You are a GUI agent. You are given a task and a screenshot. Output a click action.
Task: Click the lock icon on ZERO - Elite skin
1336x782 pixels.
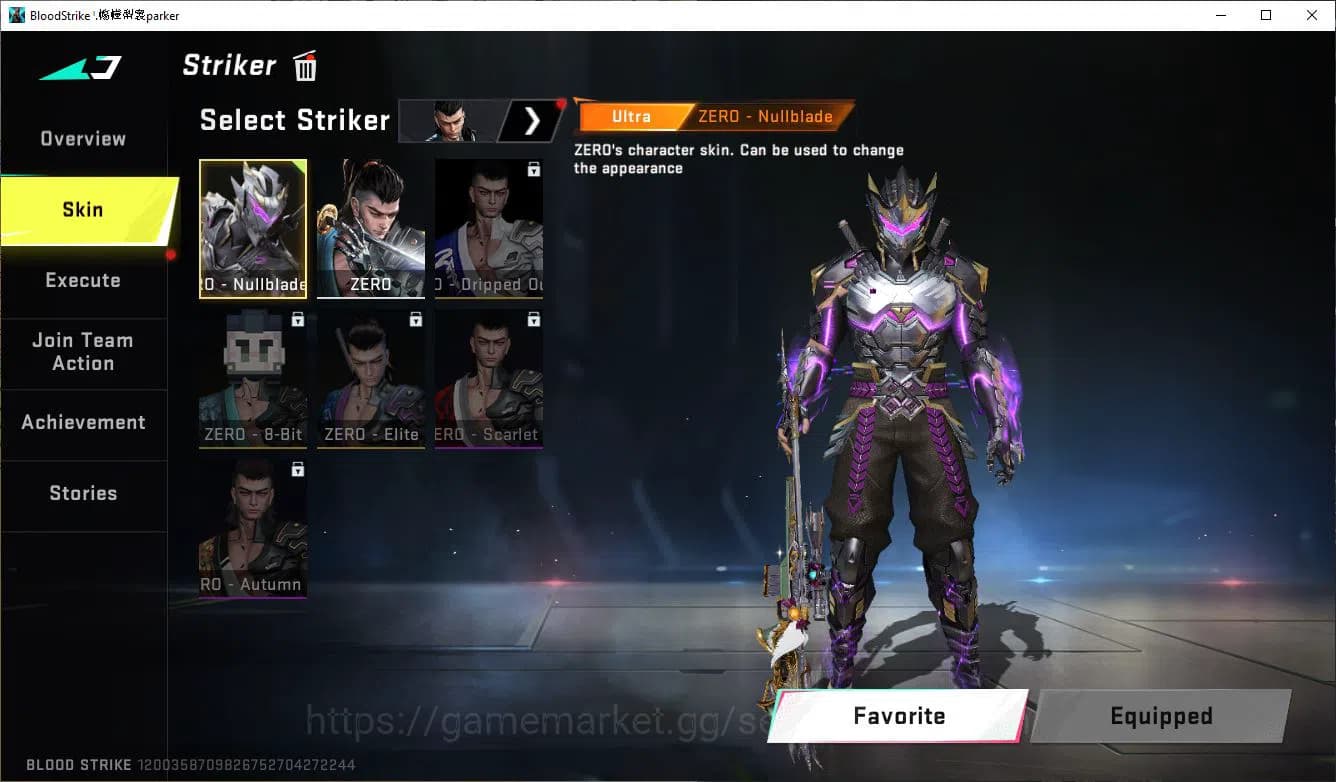(x=416, y=319)
